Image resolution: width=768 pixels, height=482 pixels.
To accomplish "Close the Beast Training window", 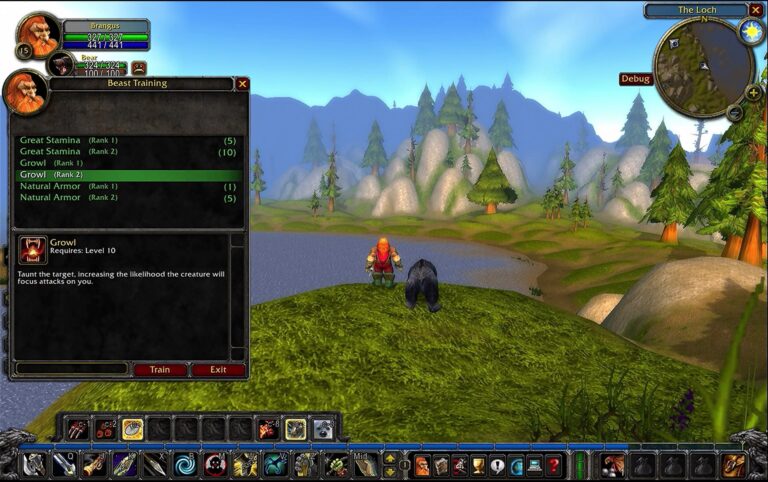I will click(x=242, y=84).
